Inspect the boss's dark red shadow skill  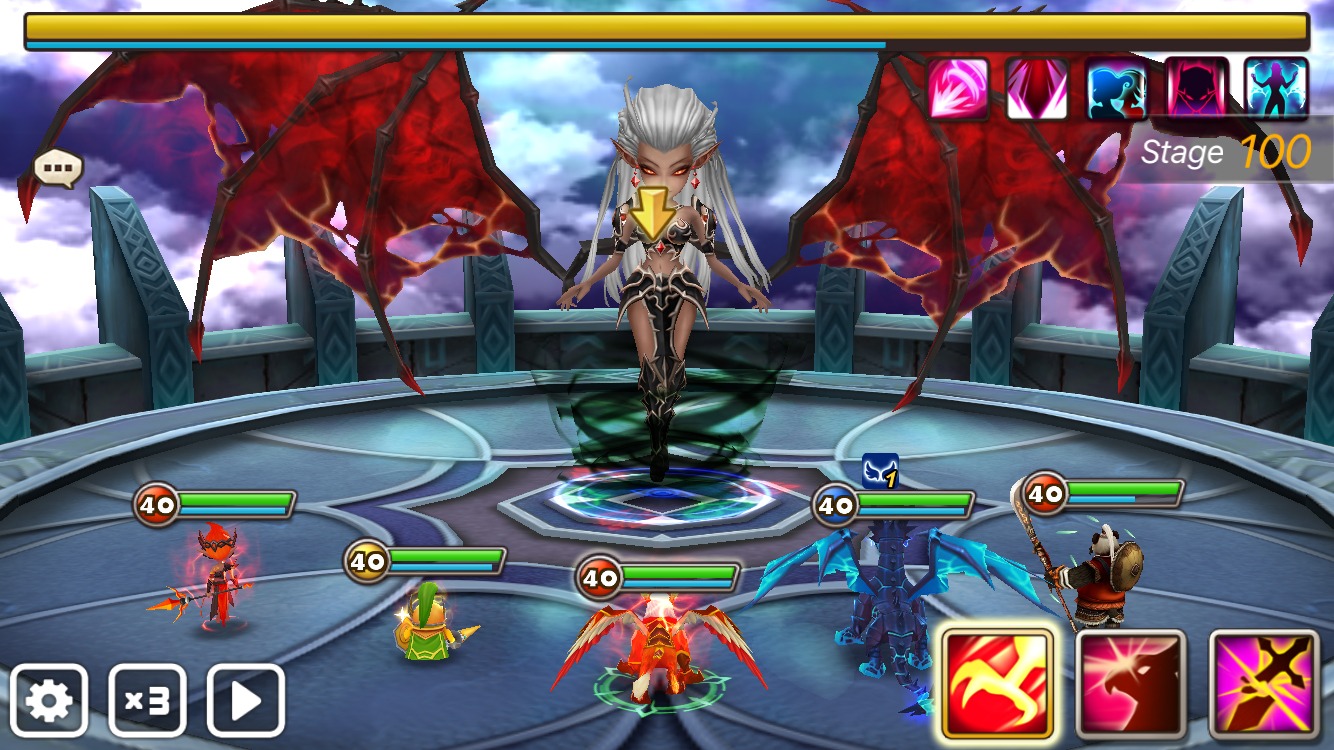click(x=1196, y=89)
